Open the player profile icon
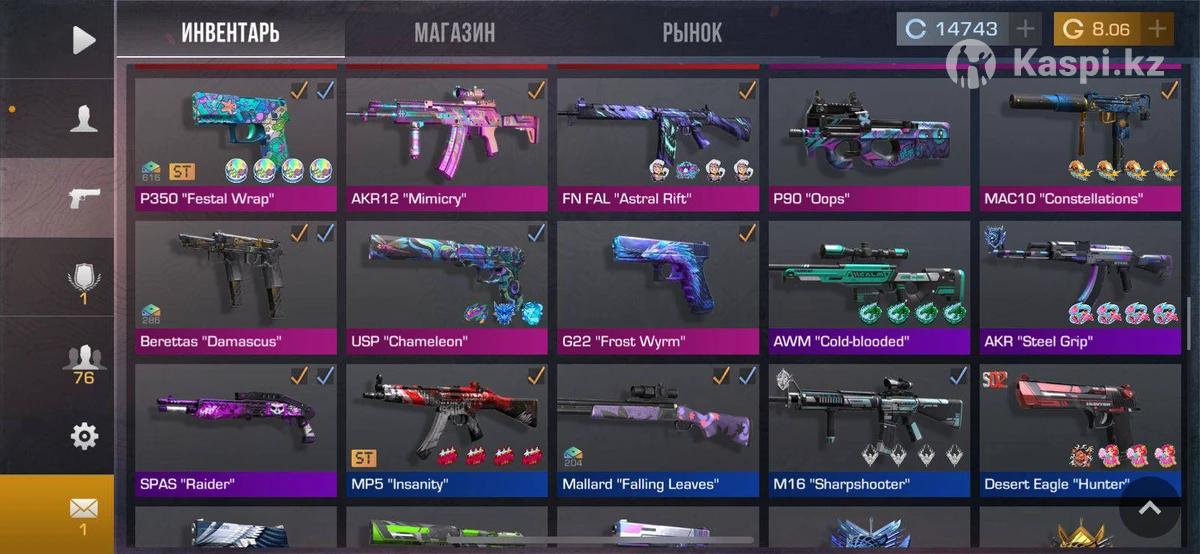Viewport: 1200px width, 554px height. [x=84, y=120]
